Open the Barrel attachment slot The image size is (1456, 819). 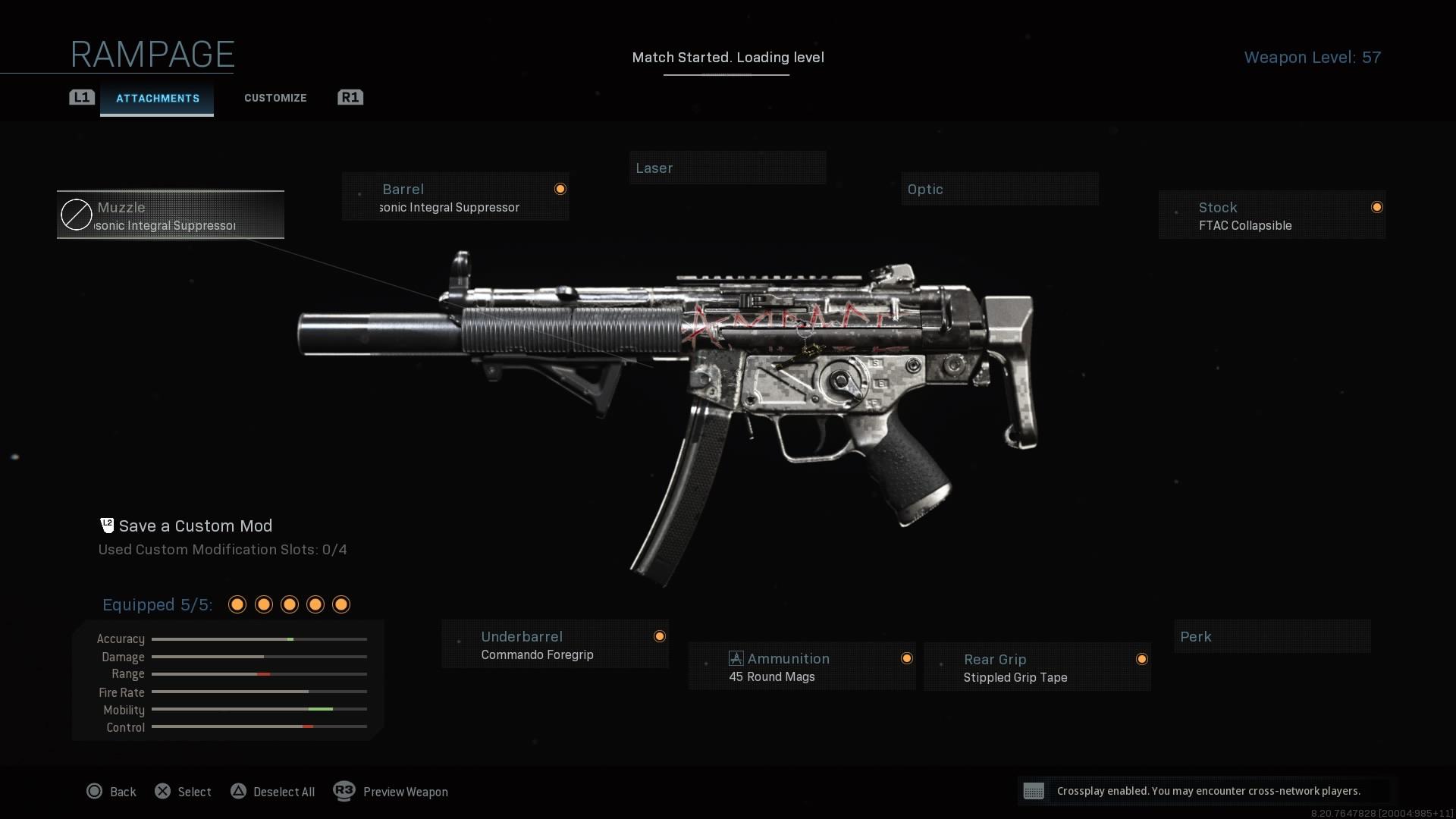click(455, 197)
